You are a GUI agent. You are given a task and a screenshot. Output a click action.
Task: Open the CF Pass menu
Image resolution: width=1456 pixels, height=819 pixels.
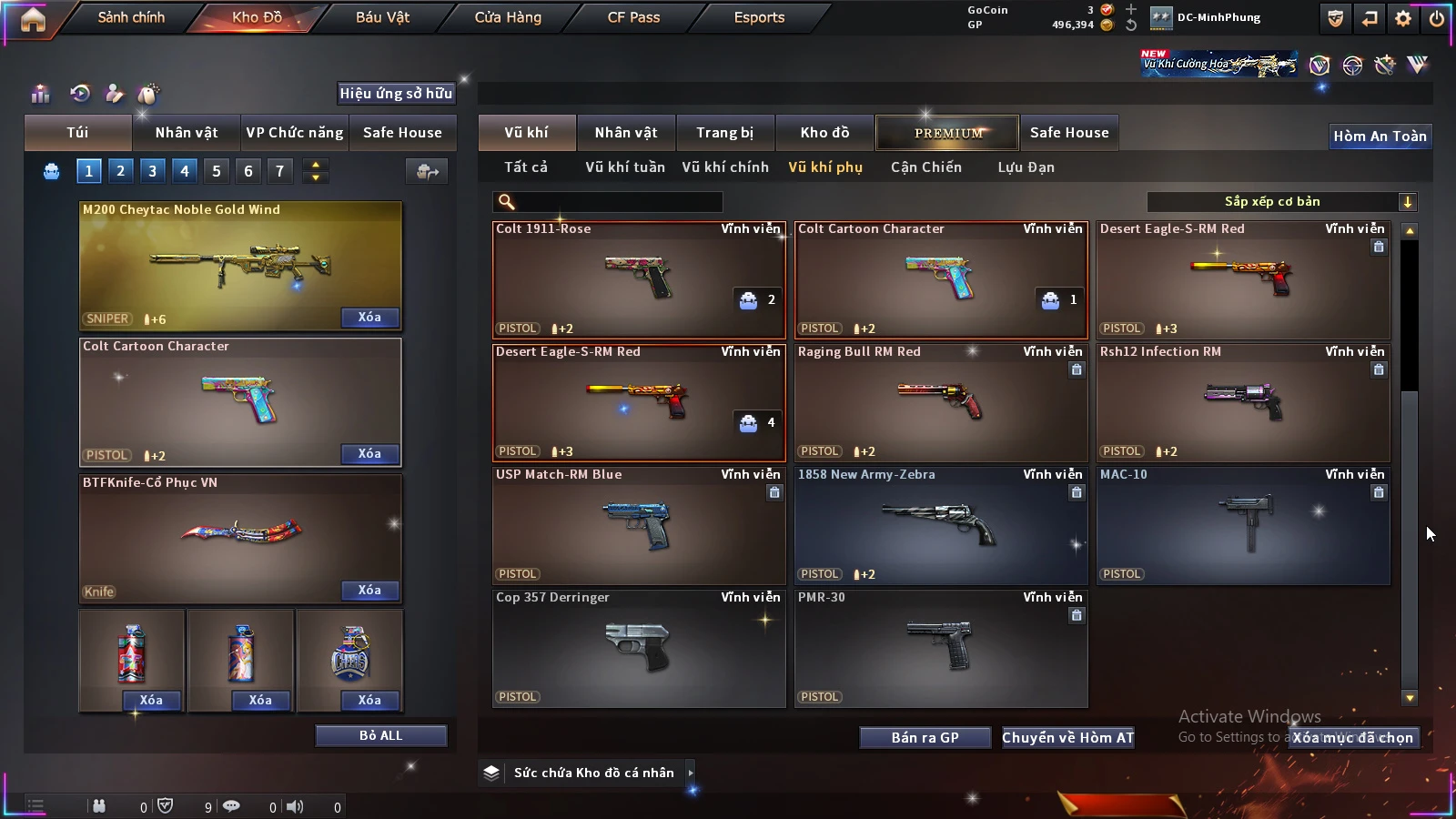point(633,17)
